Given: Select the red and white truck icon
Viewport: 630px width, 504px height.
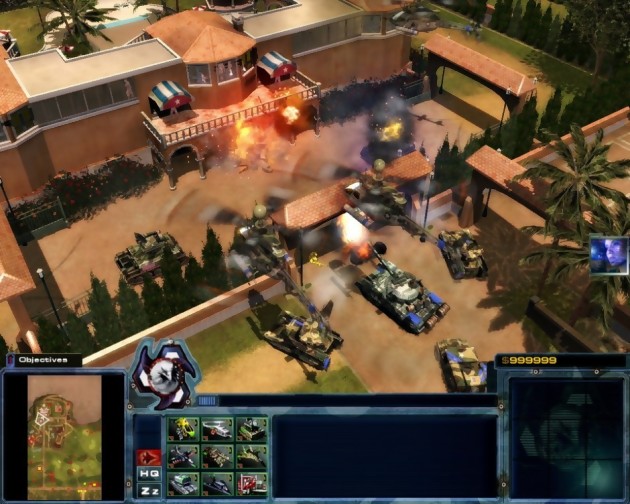Looking at the screenshot, I should tap(251, 484).
